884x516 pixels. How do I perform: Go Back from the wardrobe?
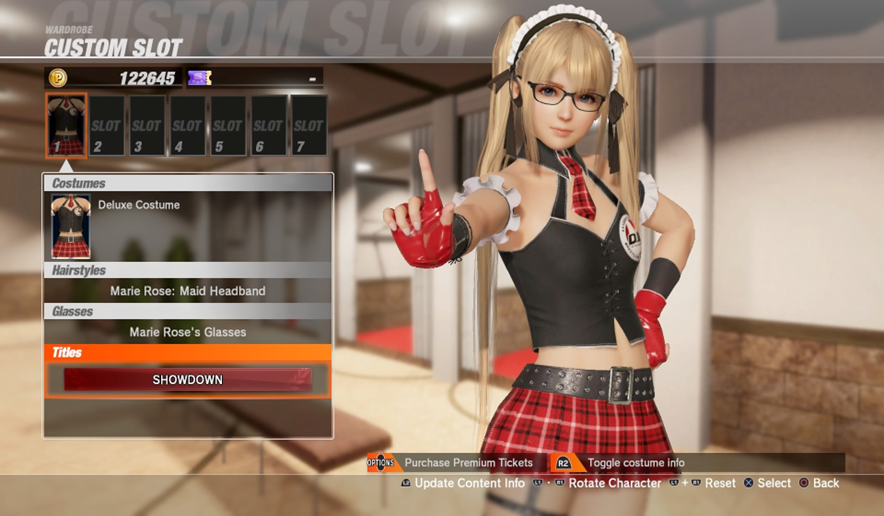825,484
